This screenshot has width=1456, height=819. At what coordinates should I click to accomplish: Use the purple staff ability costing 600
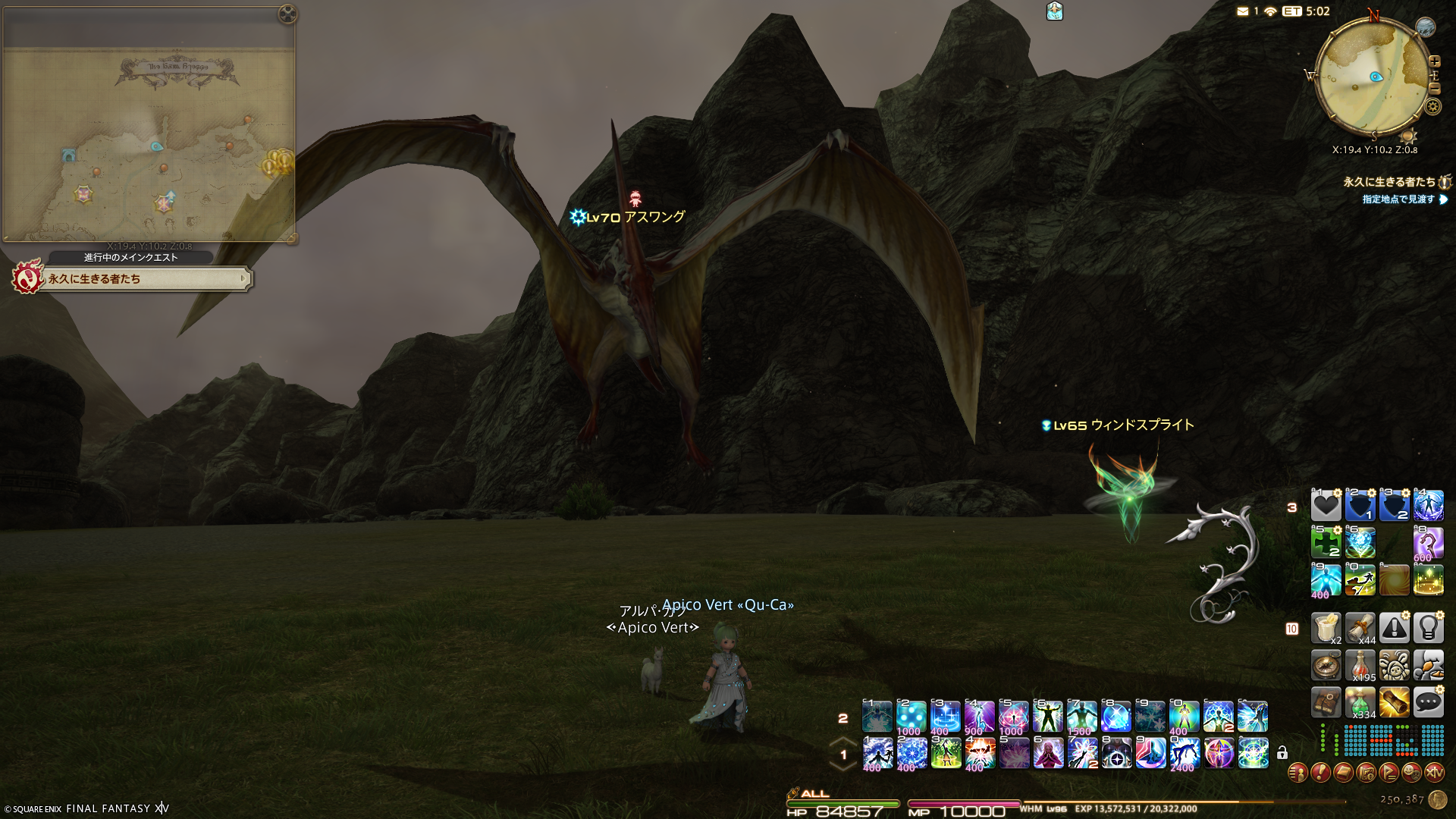pos(1428,543)
